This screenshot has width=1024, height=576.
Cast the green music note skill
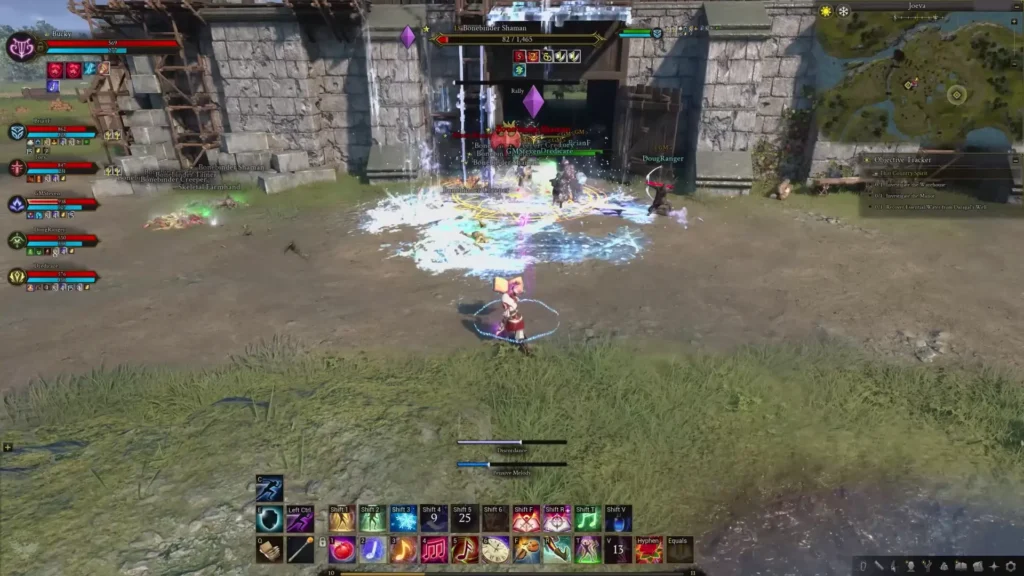588,519
